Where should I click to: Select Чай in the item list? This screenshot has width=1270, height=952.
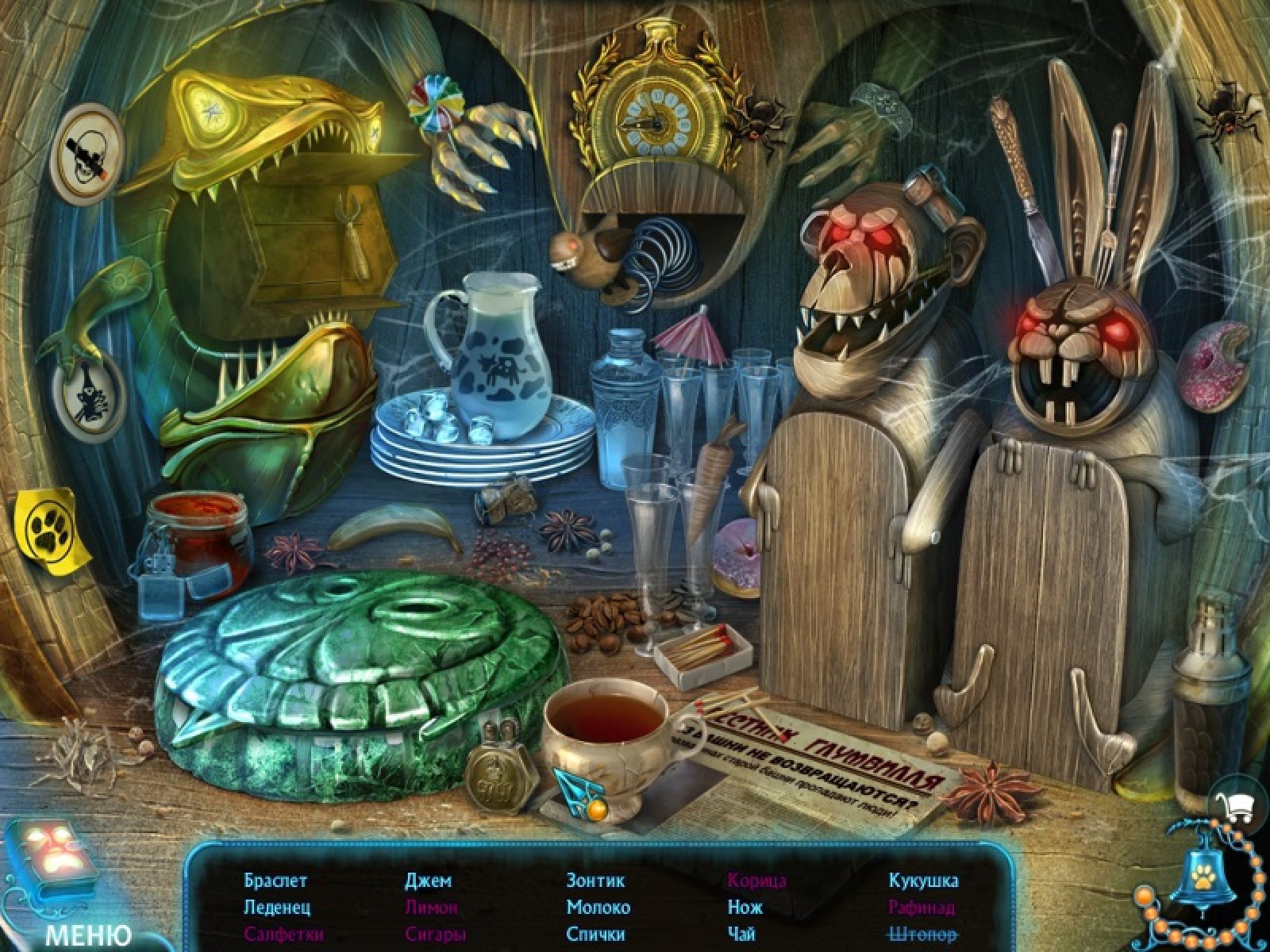741,934
